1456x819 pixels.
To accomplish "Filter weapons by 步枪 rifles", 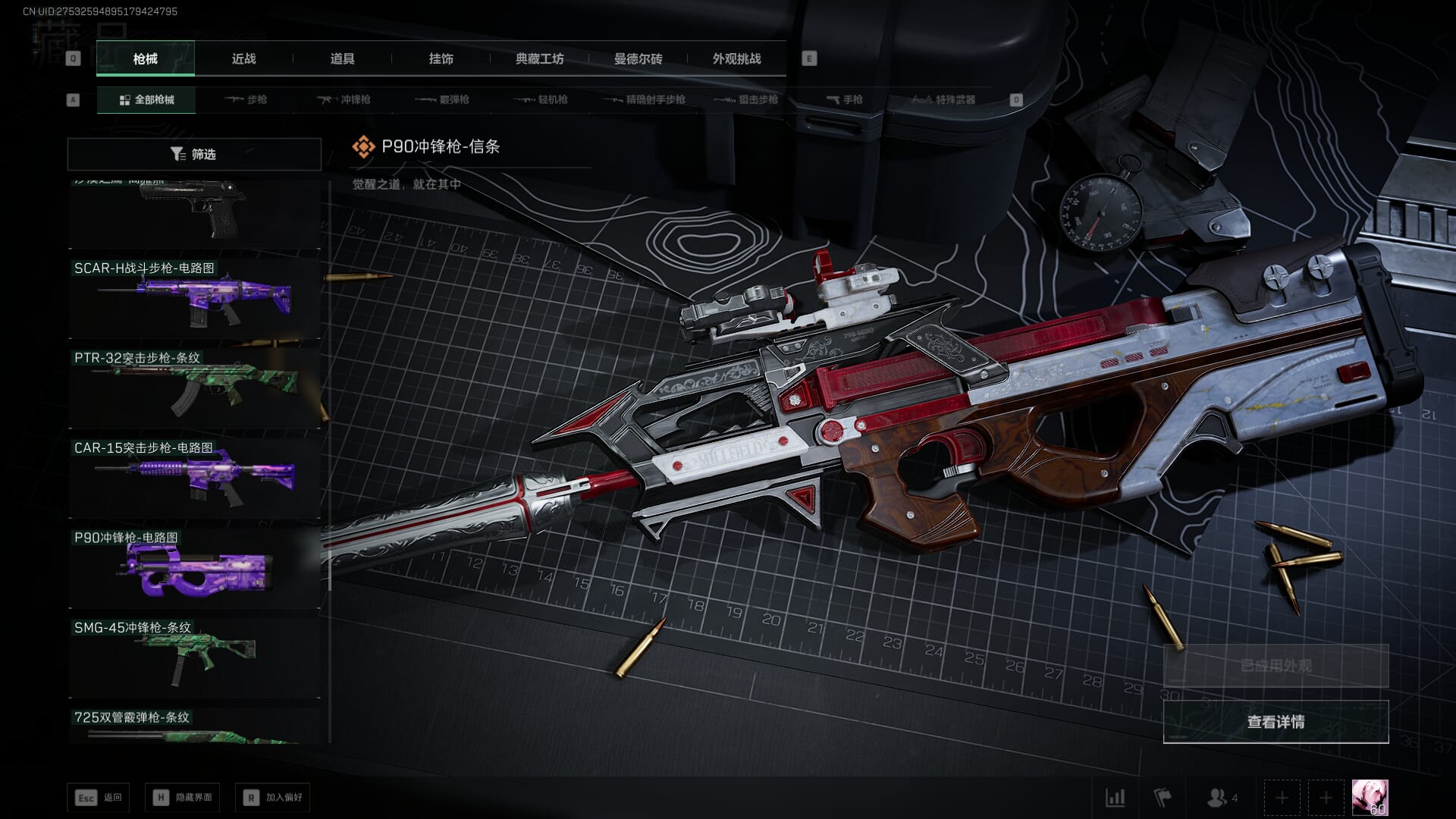I will pos(246,99).
